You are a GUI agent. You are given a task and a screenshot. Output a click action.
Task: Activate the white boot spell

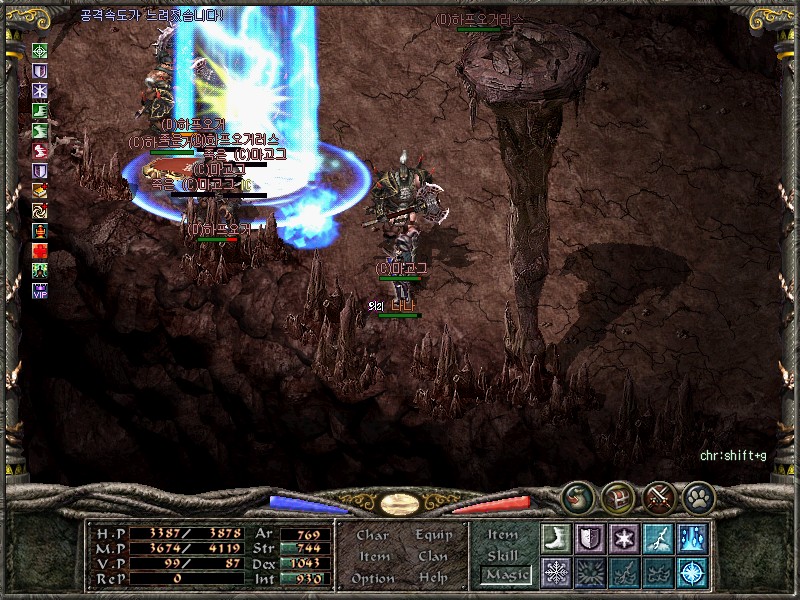point(556,538)
